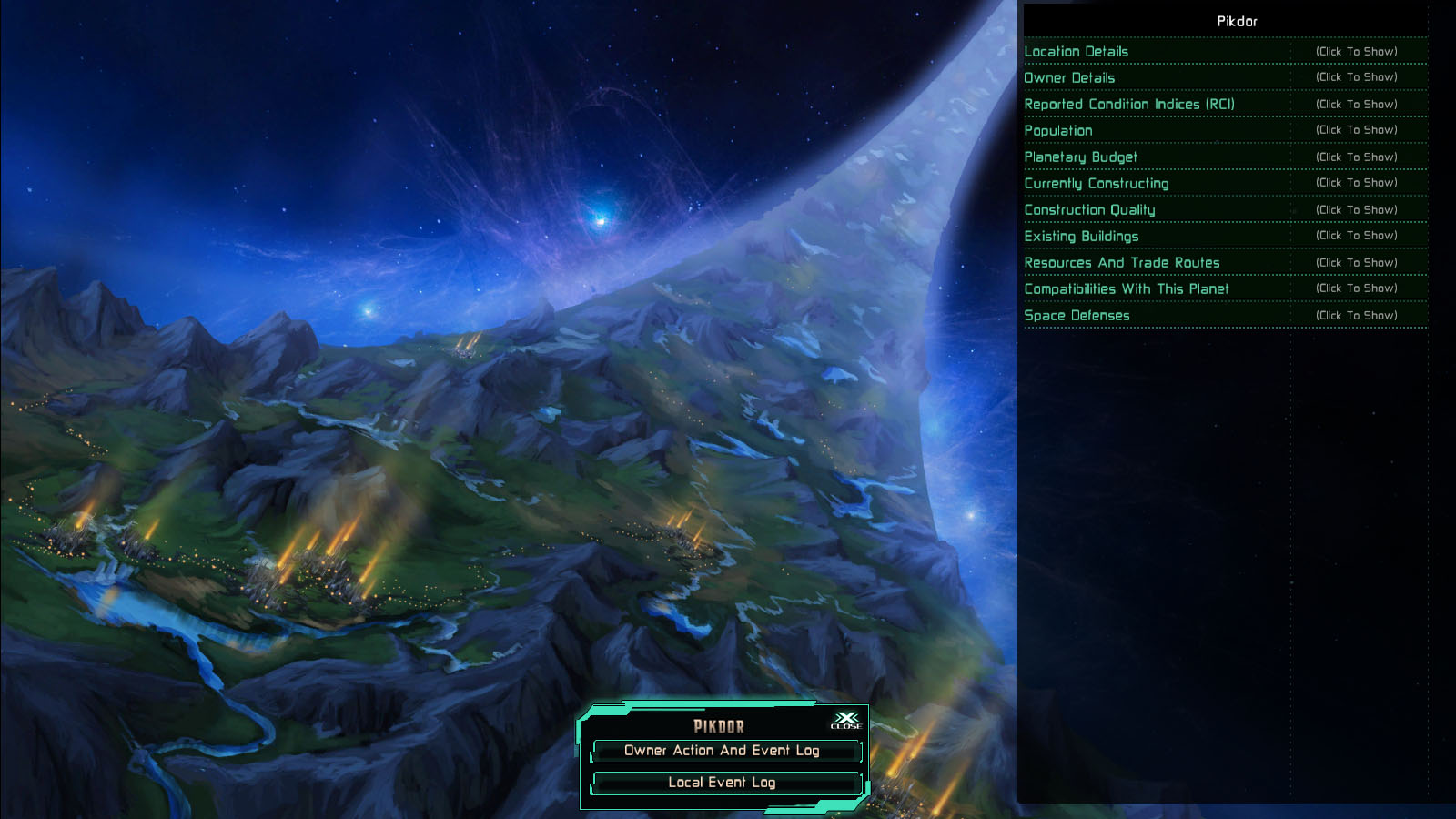This screenshot has width=1456, height=819.
Task: Click "(Click To Show)" next to Existing Buildings
Action: (x=1357, y=236)
